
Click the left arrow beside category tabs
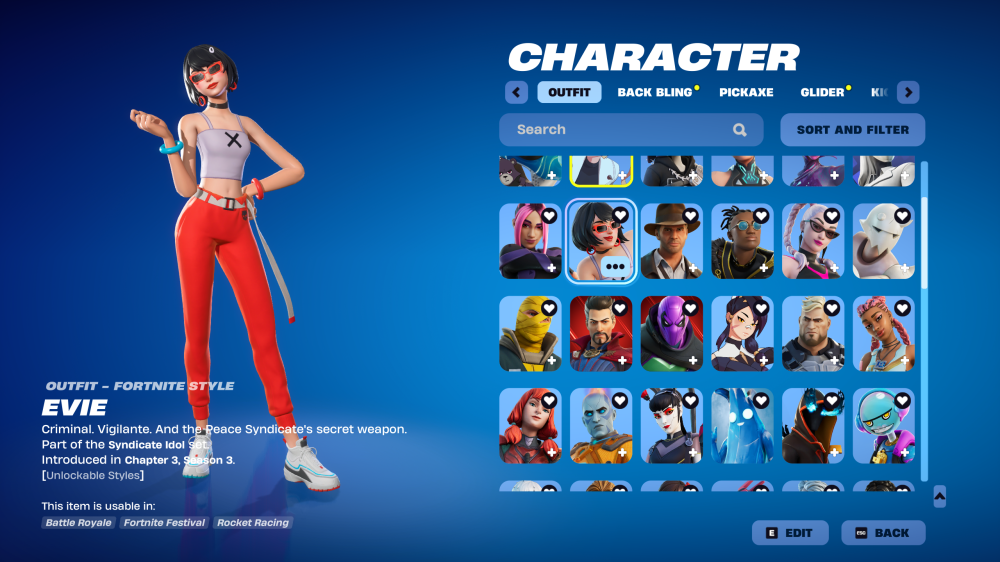(x=516, y=92)
